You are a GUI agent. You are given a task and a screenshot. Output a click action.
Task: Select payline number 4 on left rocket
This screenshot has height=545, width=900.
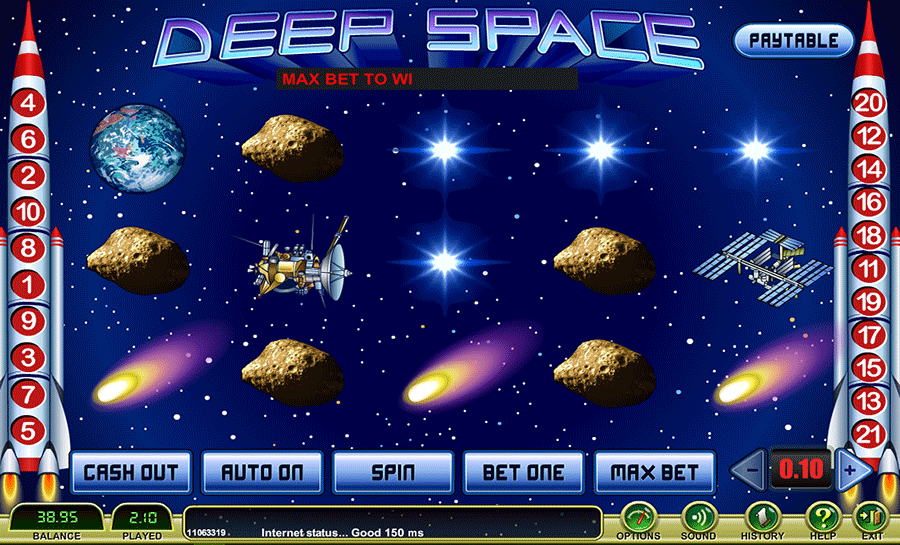(28, 103)
